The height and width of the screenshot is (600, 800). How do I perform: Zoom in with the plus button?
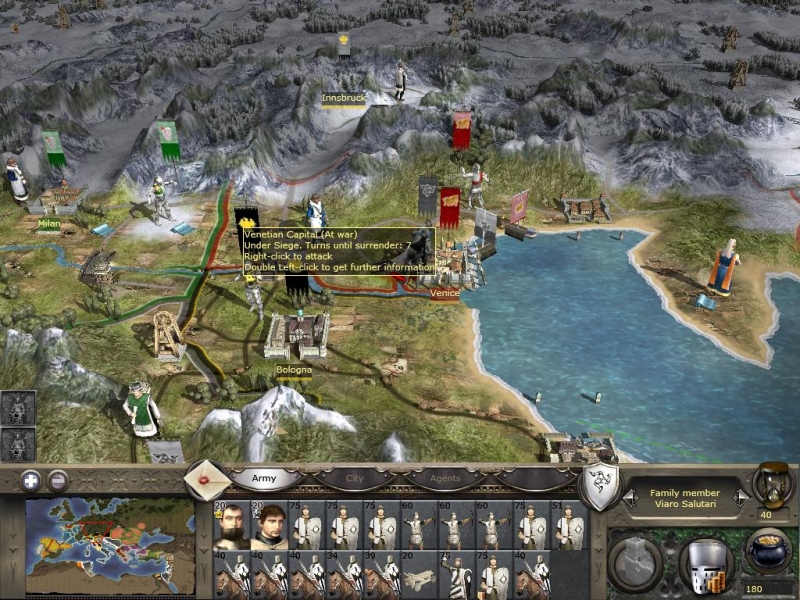[31, 479]
